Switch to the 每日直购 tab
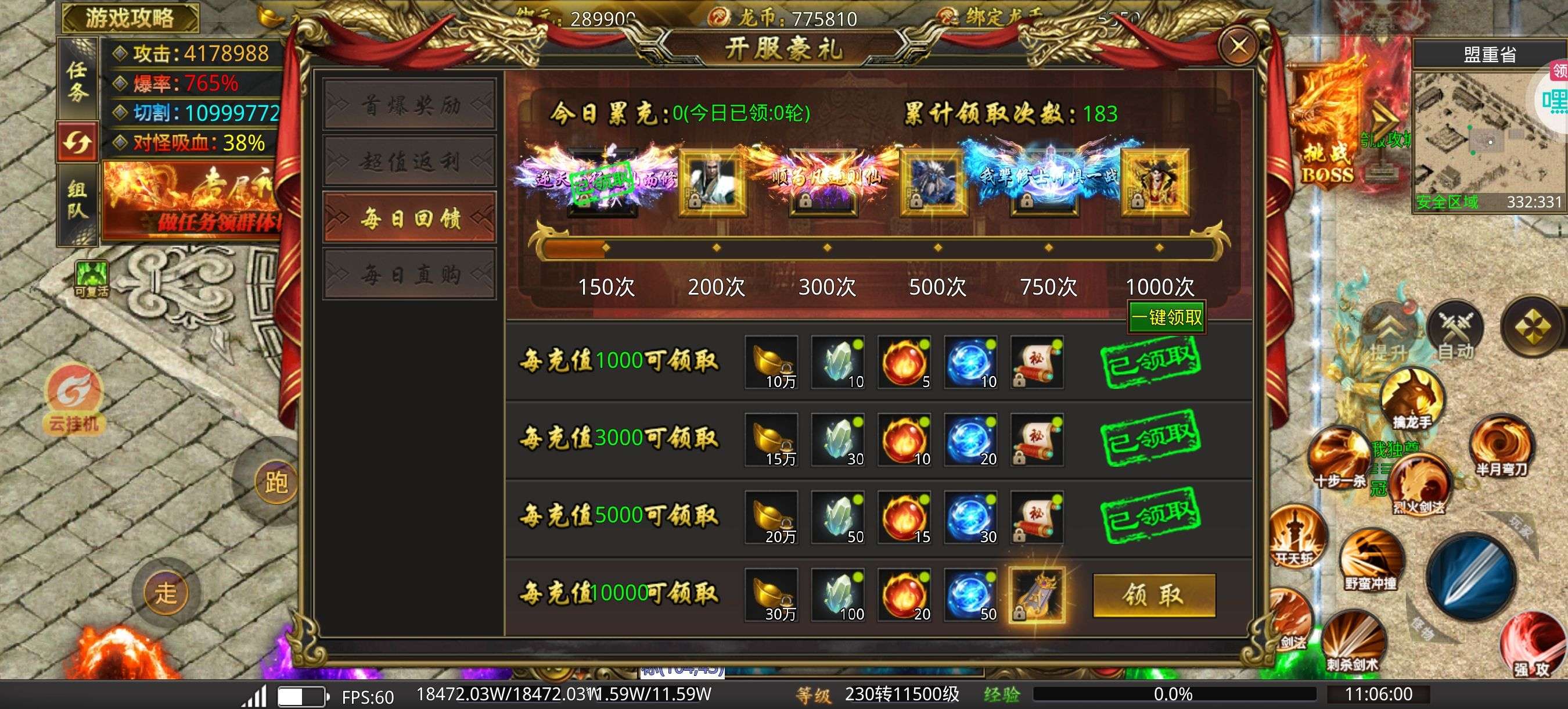The image size is (1568, 709). click(409, 274)
